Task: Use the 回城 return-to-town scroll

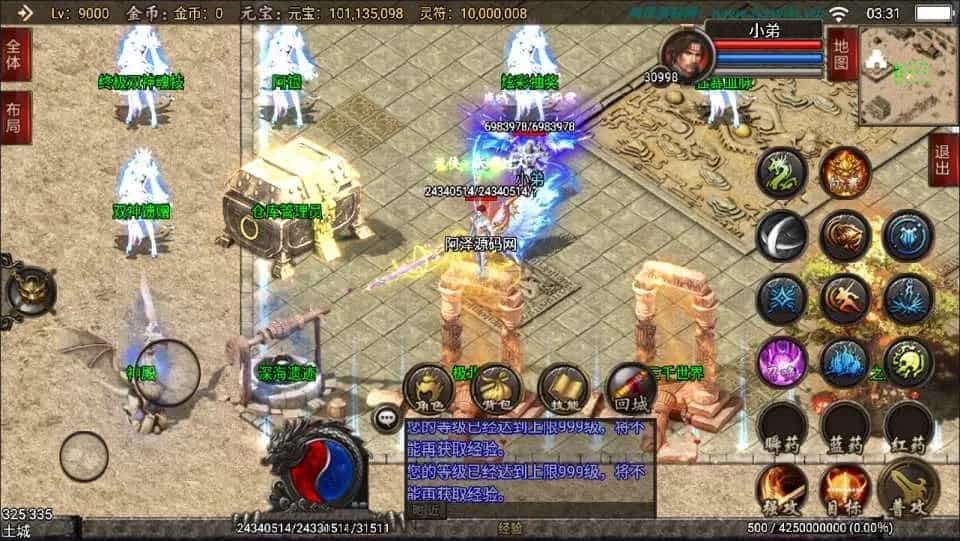Action: [x=631, y=388]
